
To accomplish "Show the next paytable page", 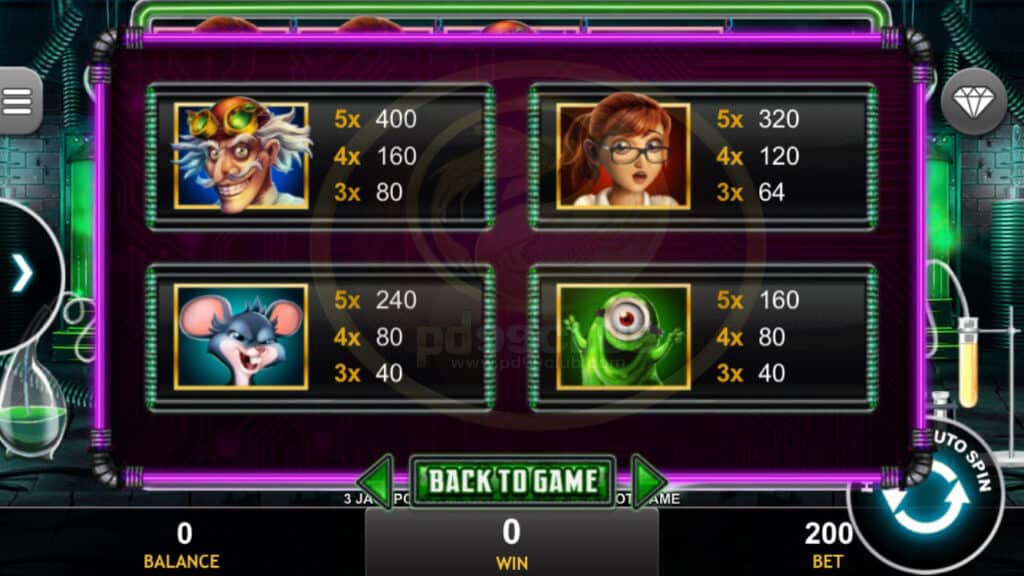I will pos(648,481).
